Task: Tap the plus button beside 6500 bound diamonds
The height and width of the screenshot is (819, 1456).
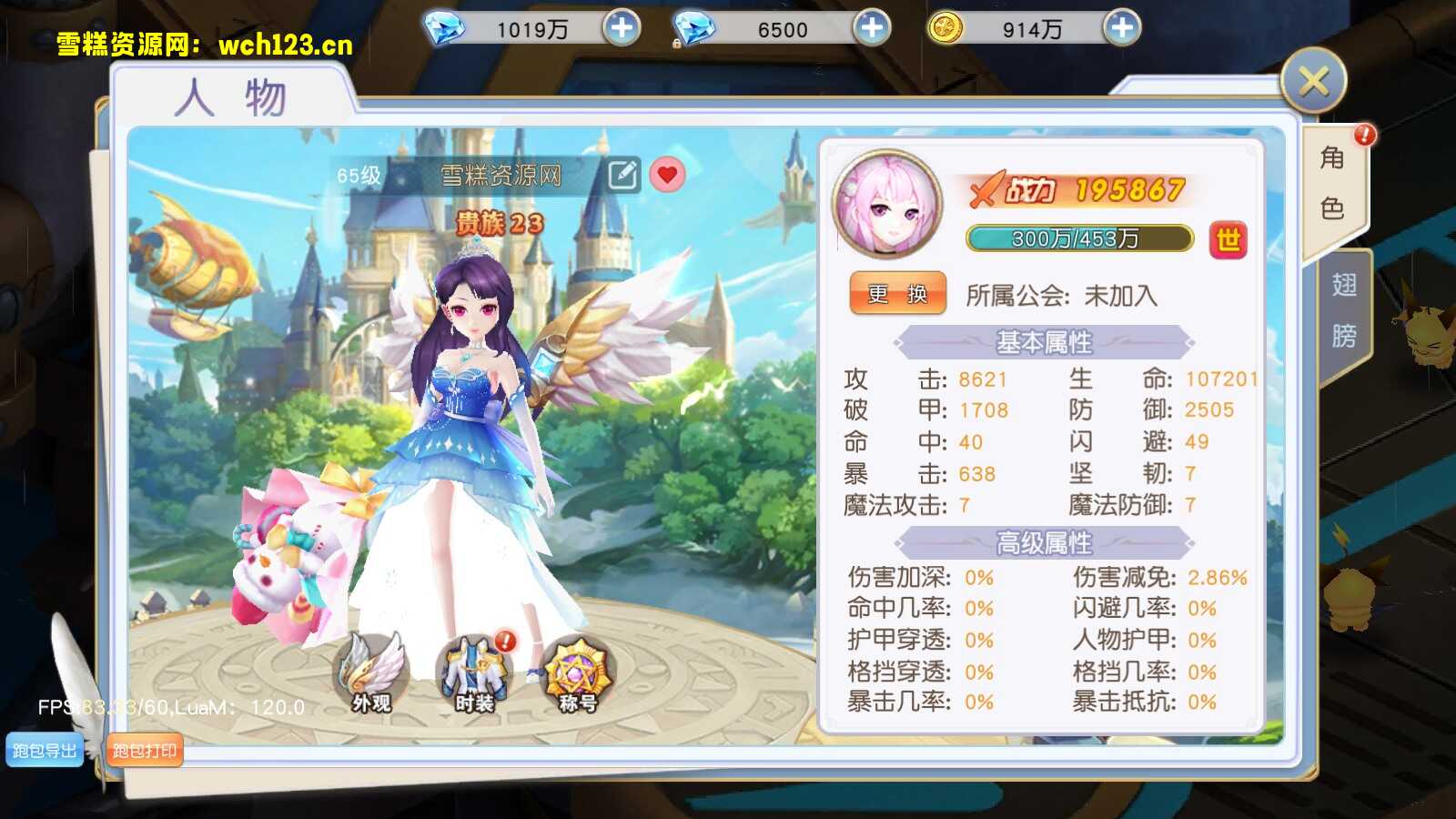Action: (x=873, y=28)
